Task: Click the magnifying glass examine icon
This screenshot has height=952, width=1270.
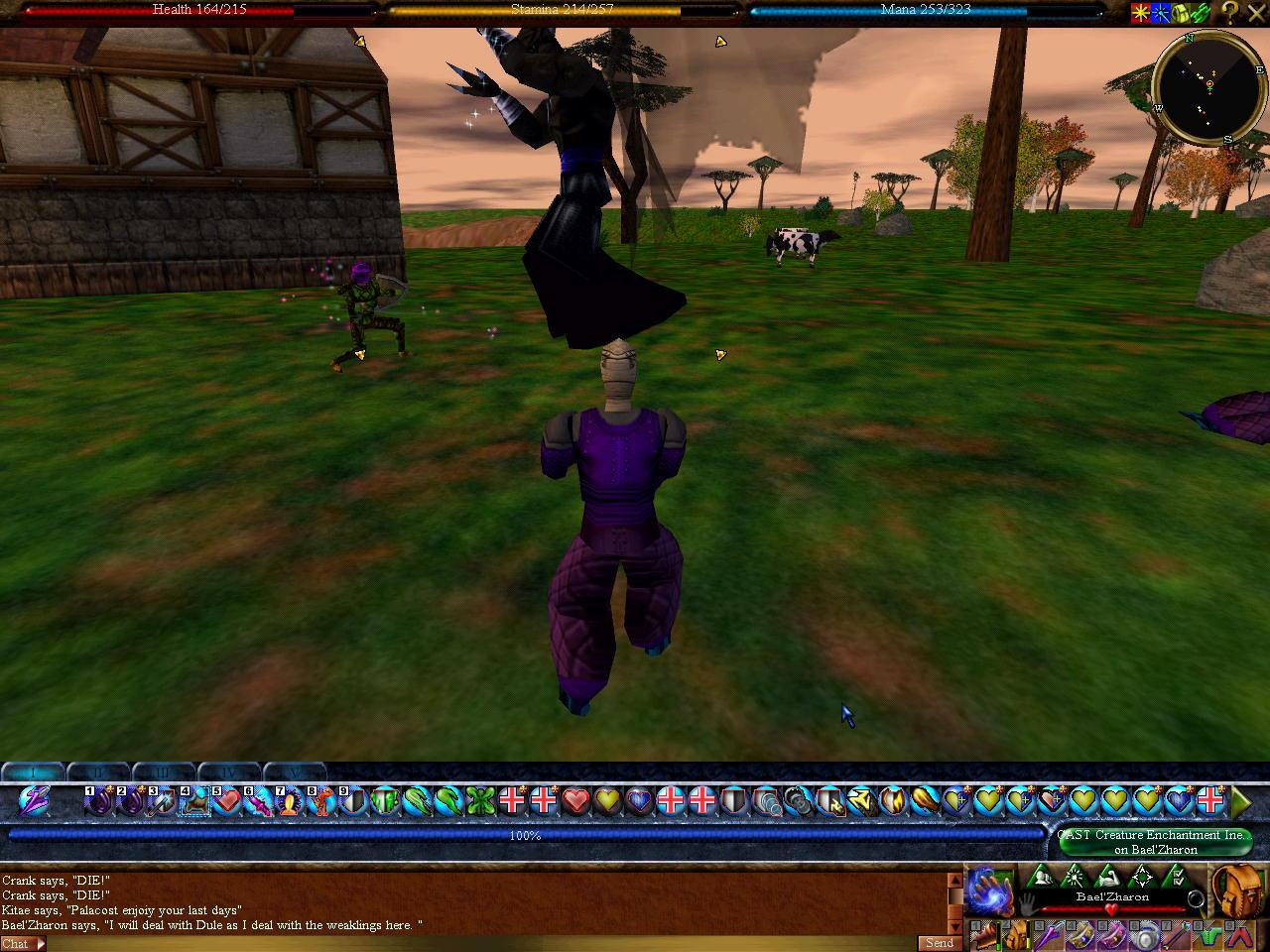Action: (1196, 900)
